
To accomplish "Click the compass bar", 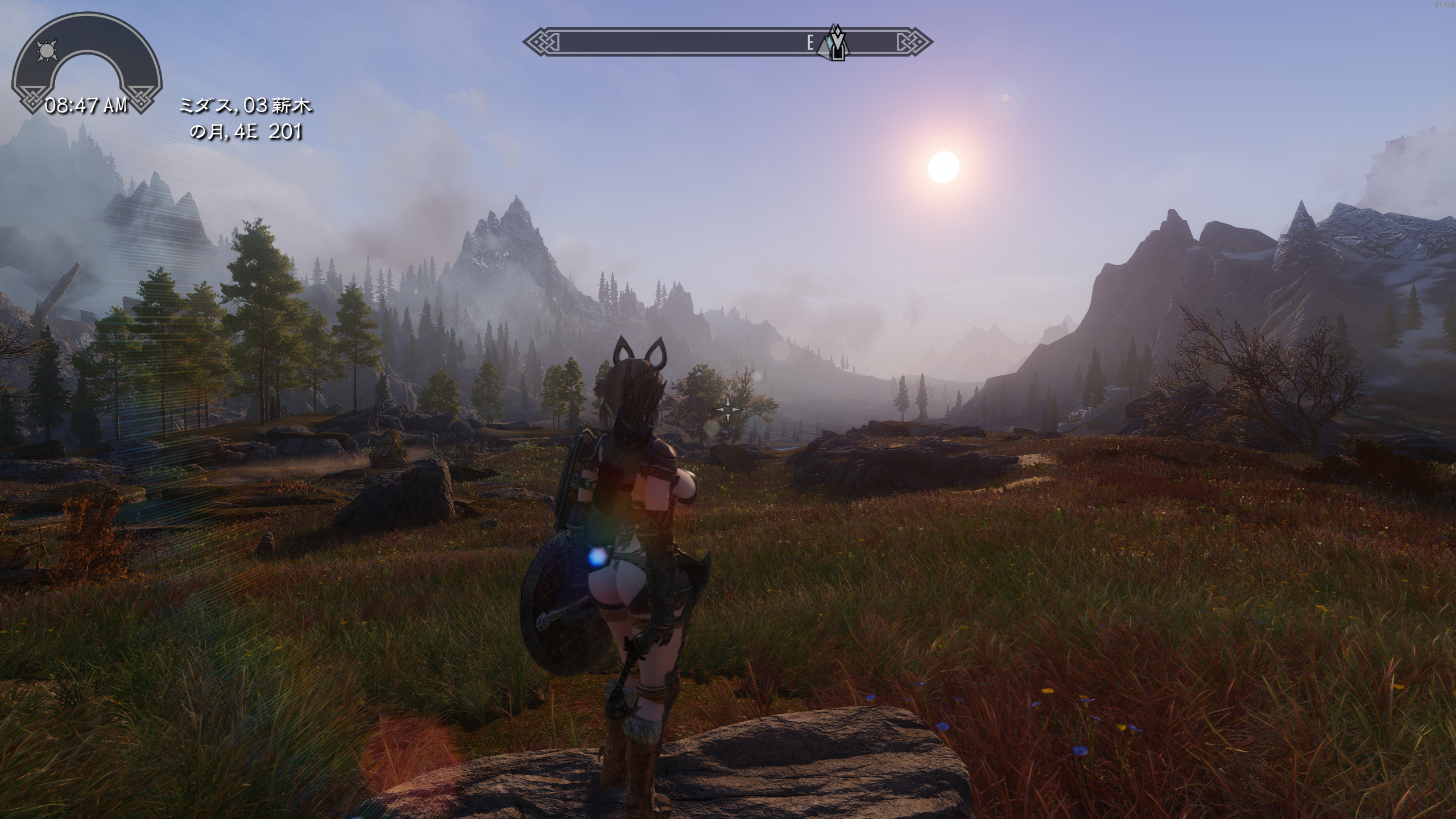I will pyautogui.click(x=682, y=43).
